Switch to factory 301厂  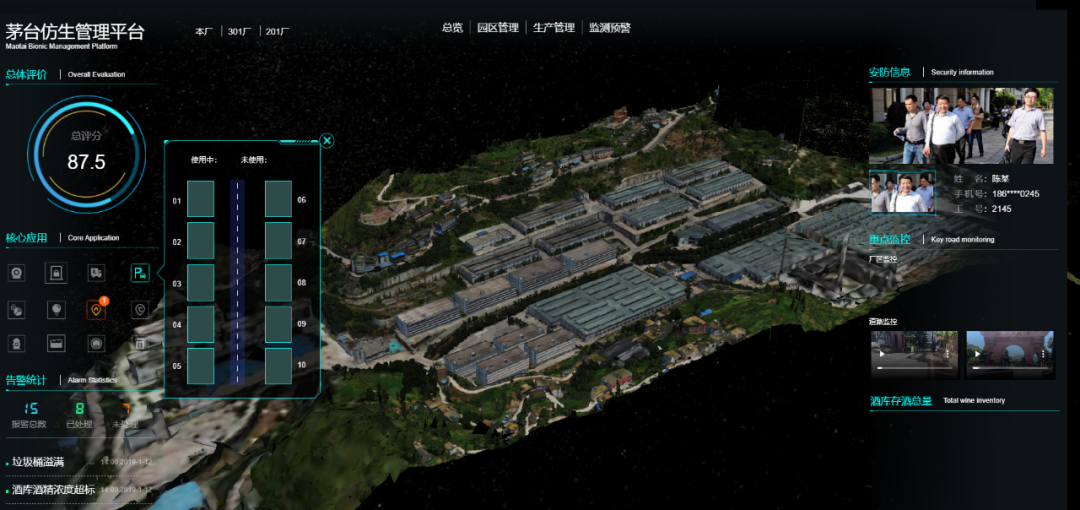click(x=239, y=32)
